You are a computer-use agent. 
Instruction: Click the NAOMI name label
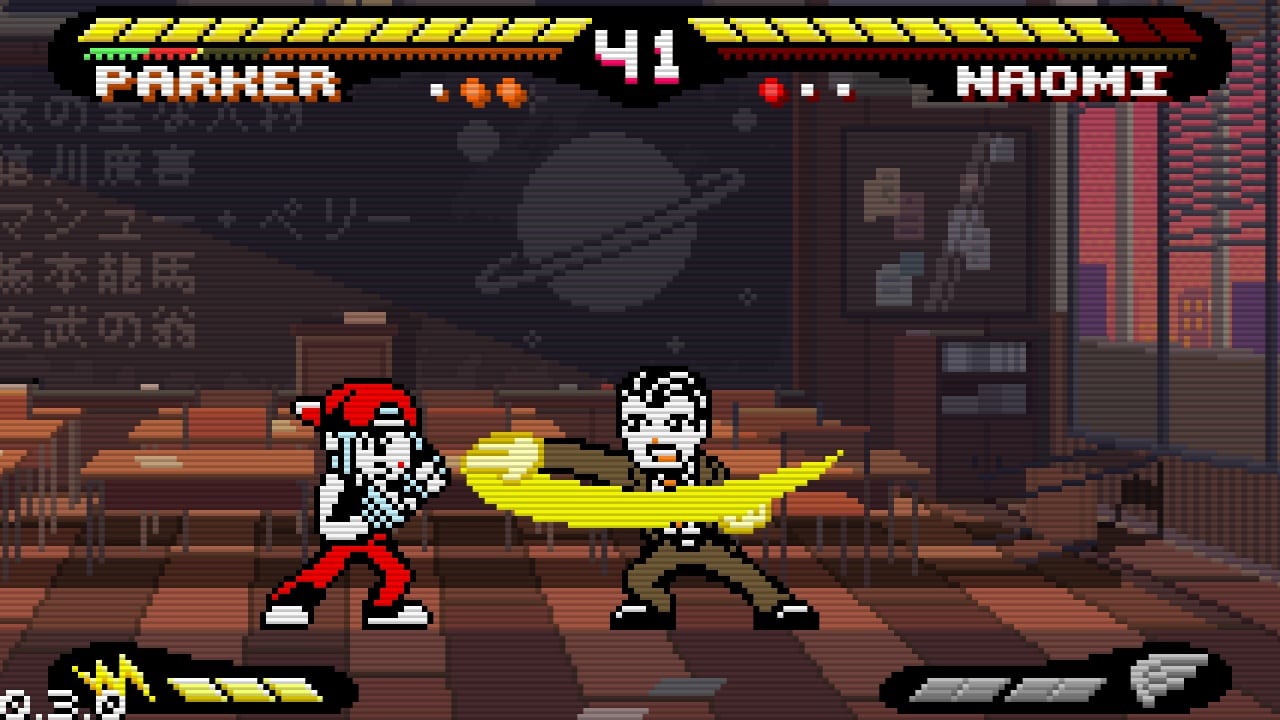tap(1065, 85)
